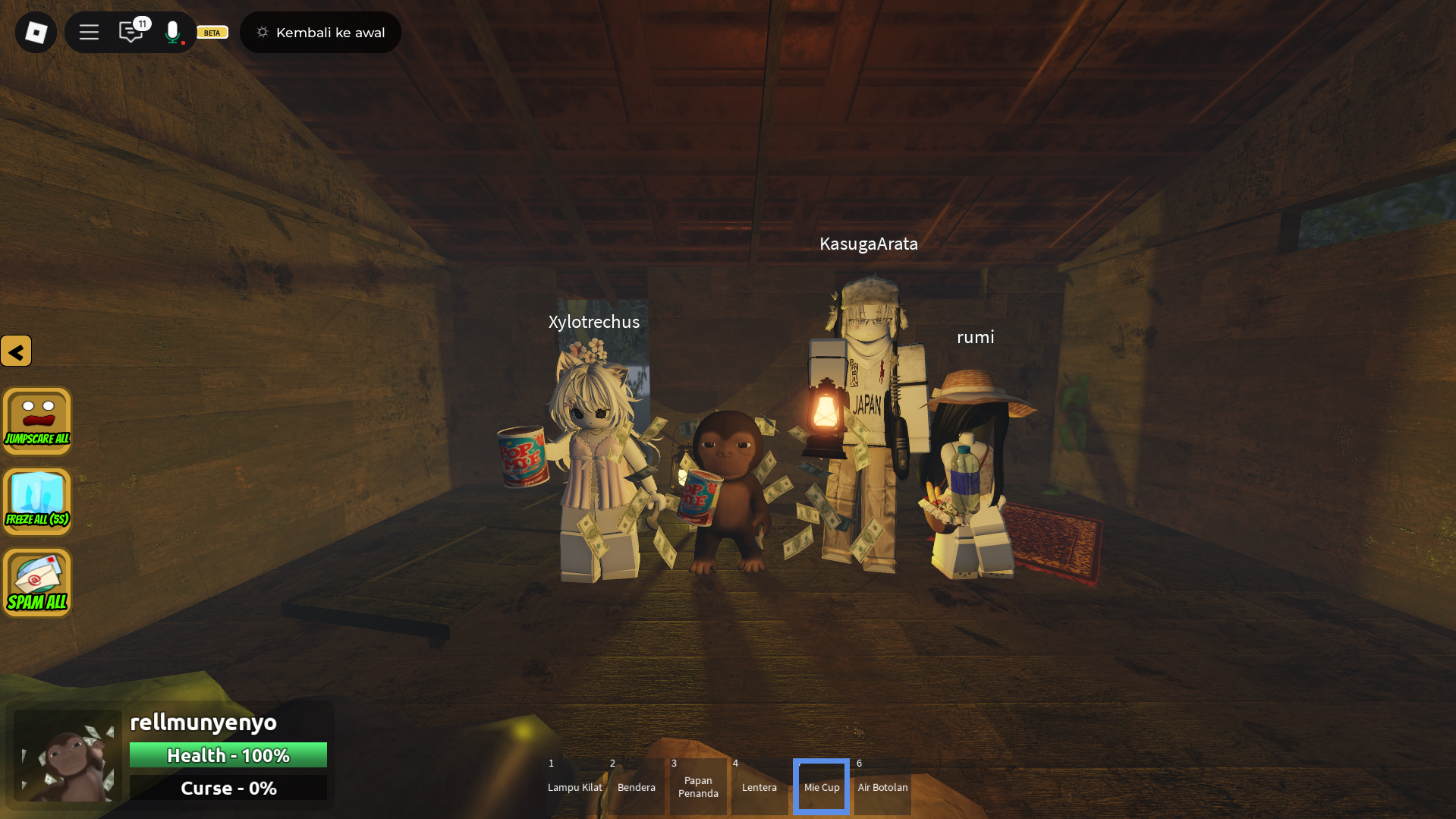Select the Lampu Kilat hotbar slot
1456x819 pixels.
pyautogui.click(x=574, y=787)
